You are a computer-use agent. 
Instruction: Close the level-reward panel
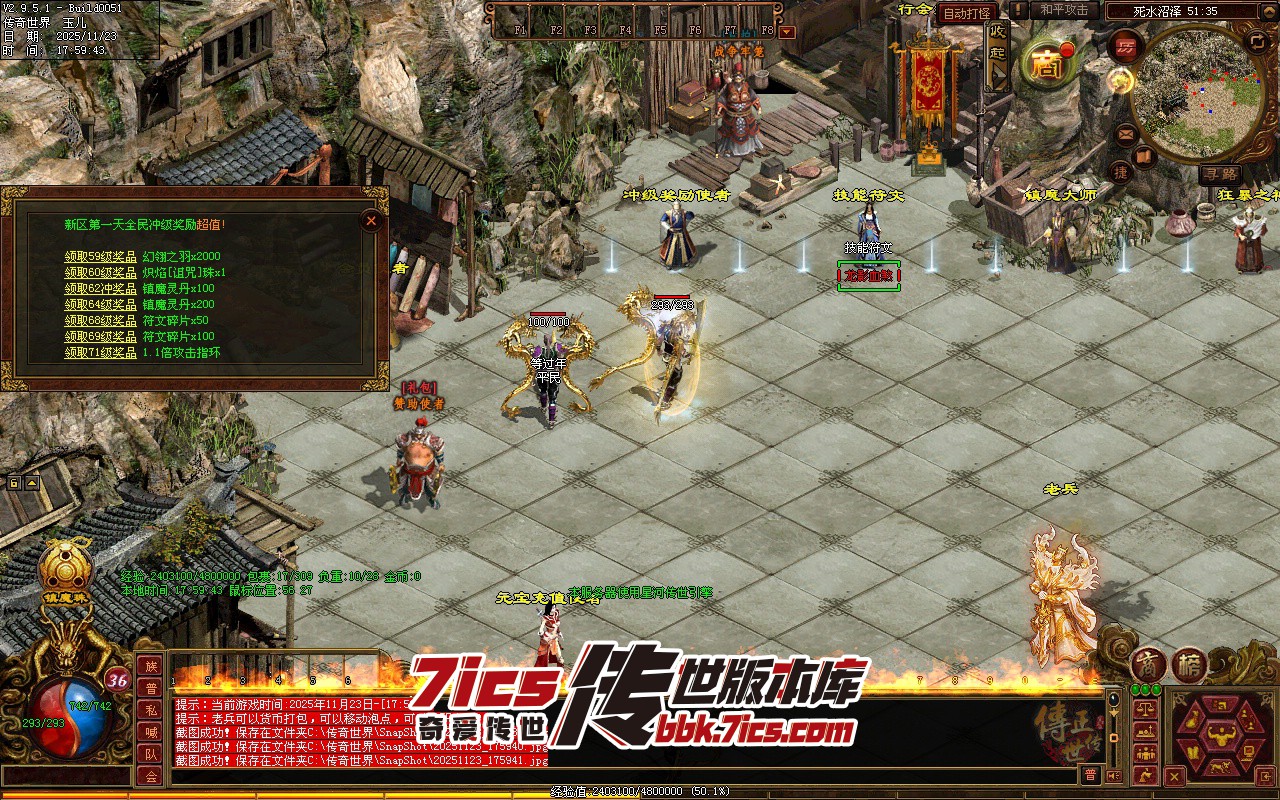pos(371,220)
